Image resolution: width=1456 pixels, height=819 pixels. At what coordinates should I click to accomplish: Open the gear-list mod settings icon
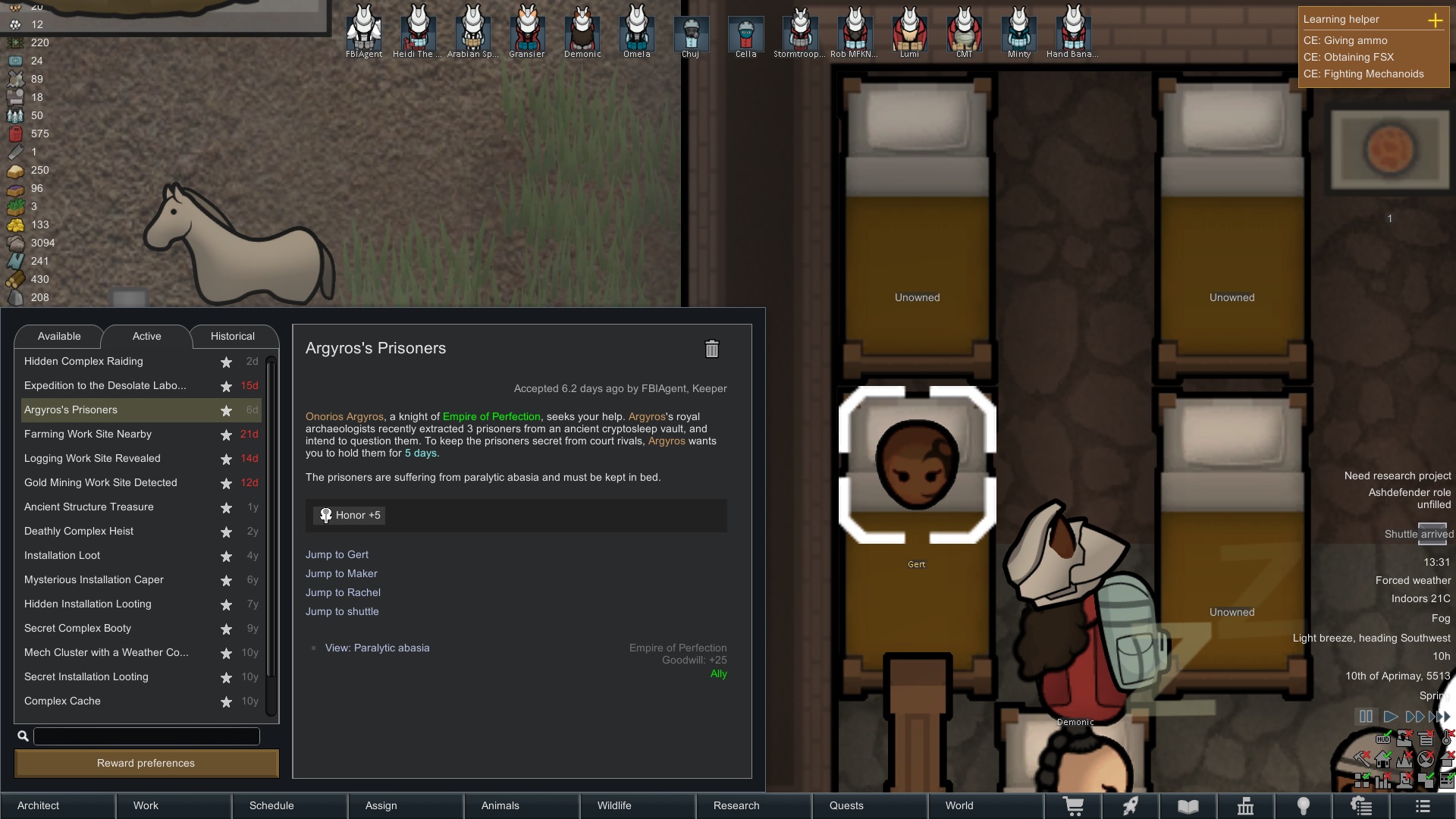pos(1362,805)
